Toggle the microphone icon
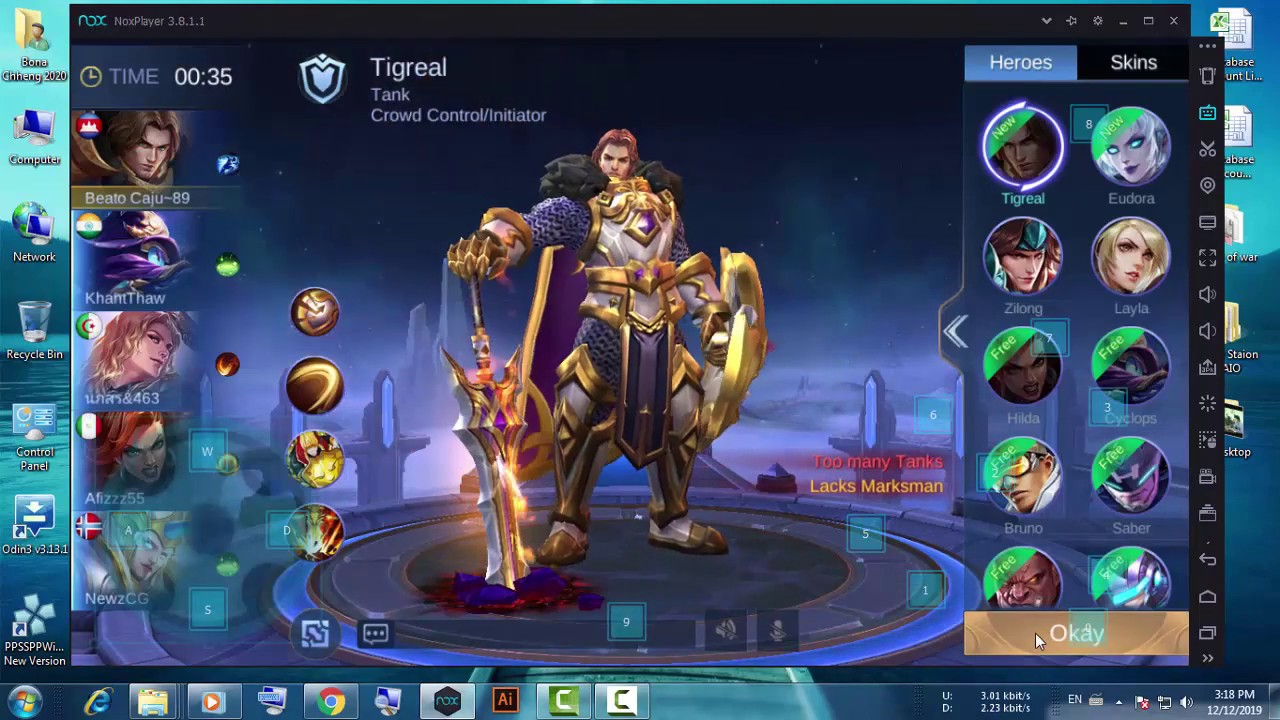 point(777,630)
